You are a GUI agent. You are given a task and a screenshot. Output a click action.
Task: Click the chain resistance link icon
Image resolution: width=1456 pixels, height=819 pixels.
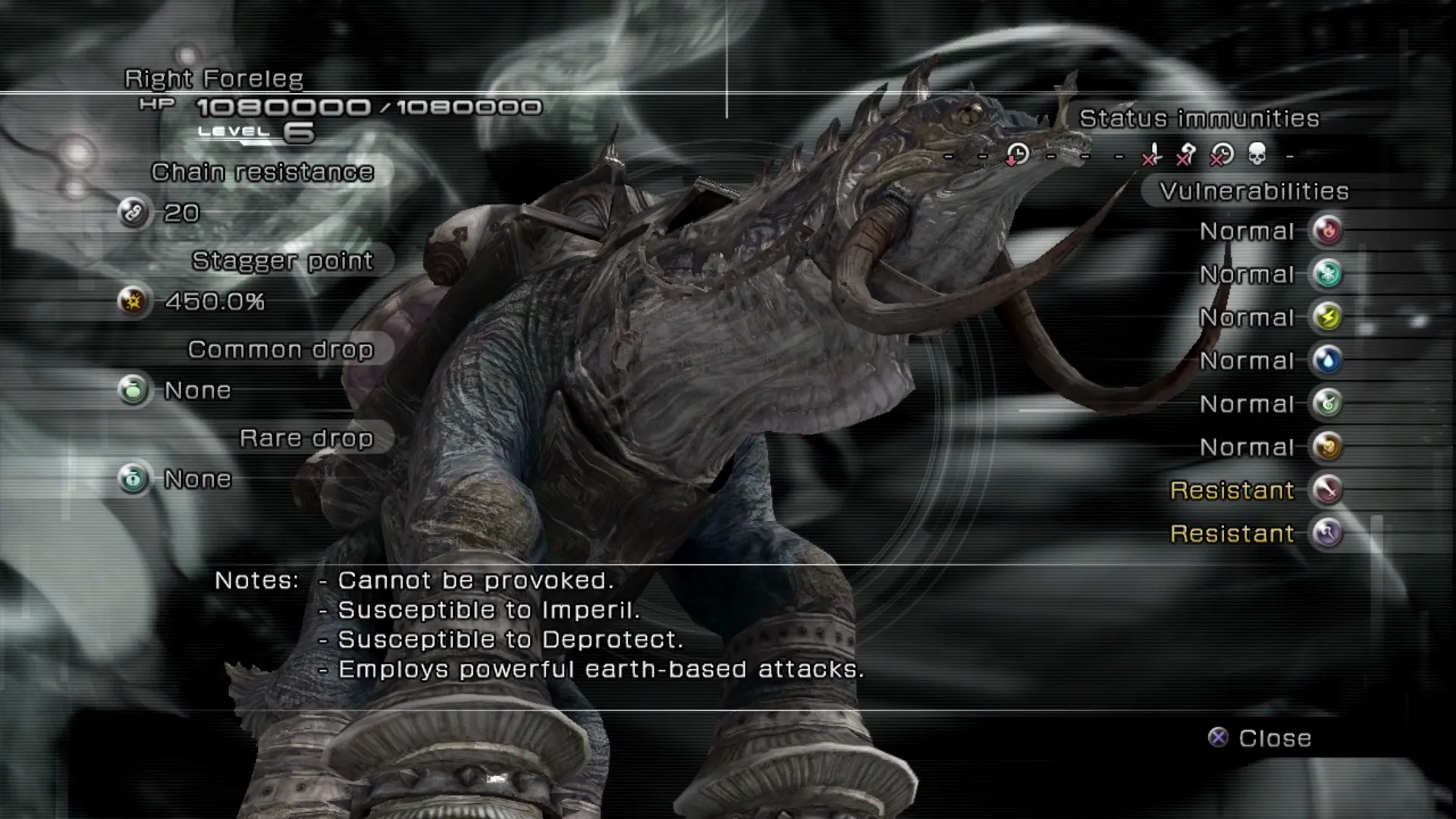pyautogui.click(x=133, y=213)
